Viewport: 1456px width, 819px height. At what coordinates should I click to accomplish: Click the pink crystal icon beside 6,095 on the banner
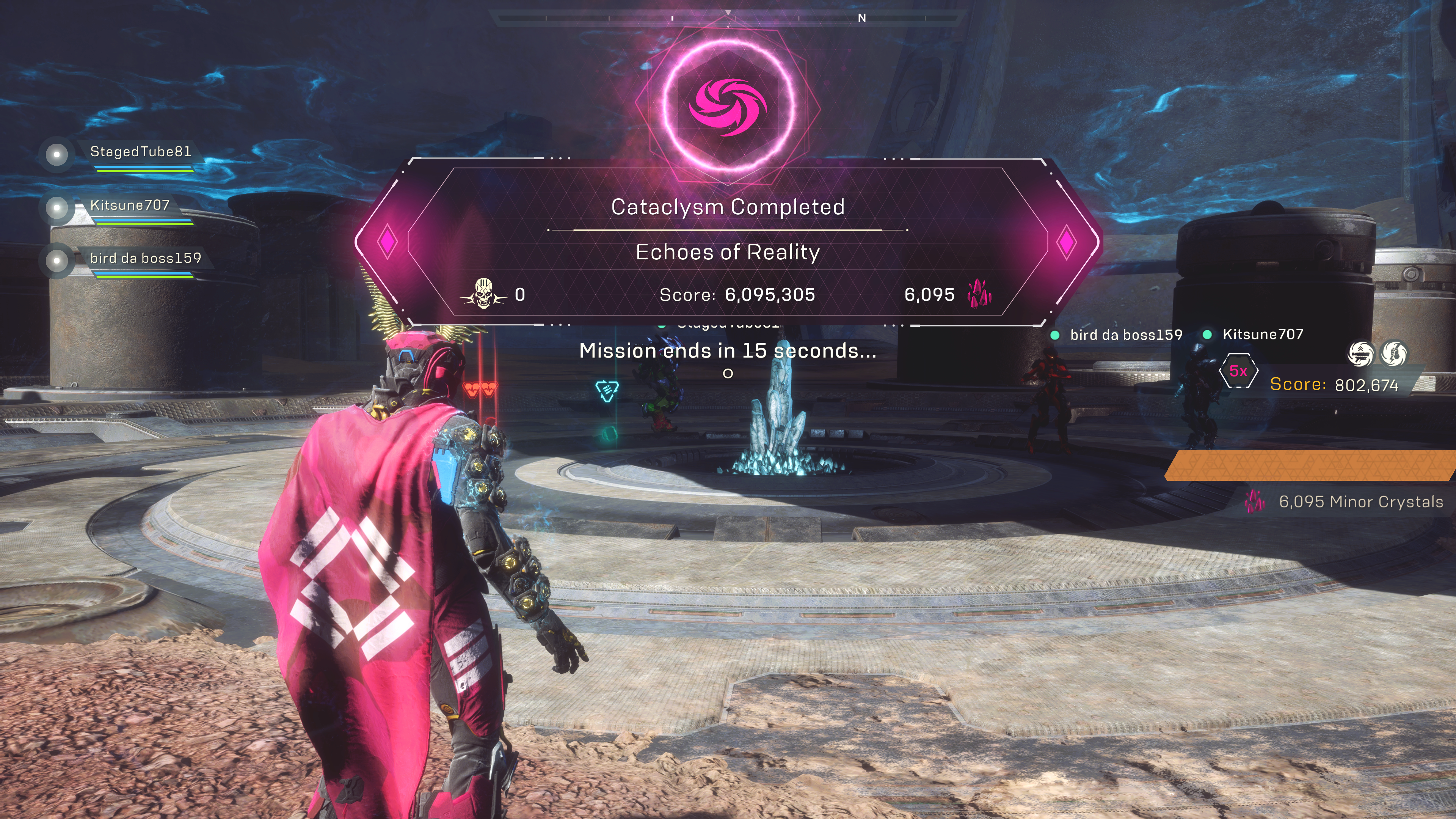(979, 294)
